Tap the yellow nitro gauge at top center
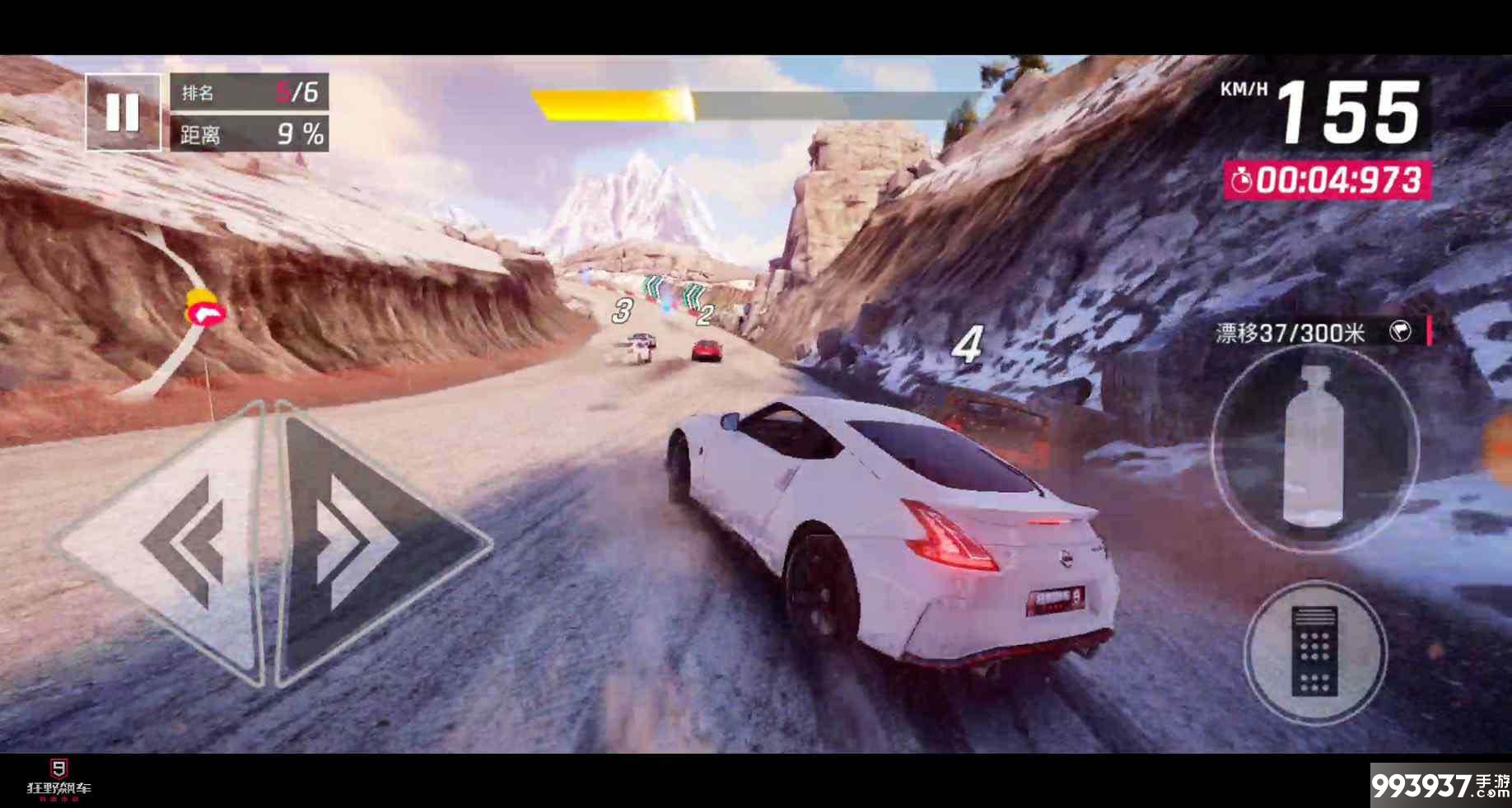 tap(614, 102)
